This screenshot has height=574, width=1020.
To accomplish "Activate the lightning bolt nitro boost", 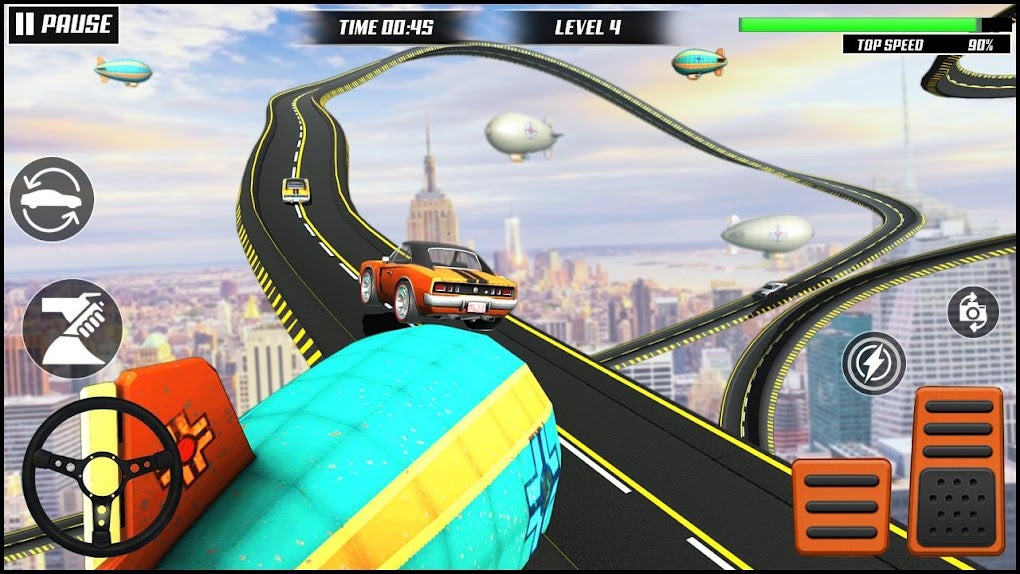I will (x=873, y=362).
